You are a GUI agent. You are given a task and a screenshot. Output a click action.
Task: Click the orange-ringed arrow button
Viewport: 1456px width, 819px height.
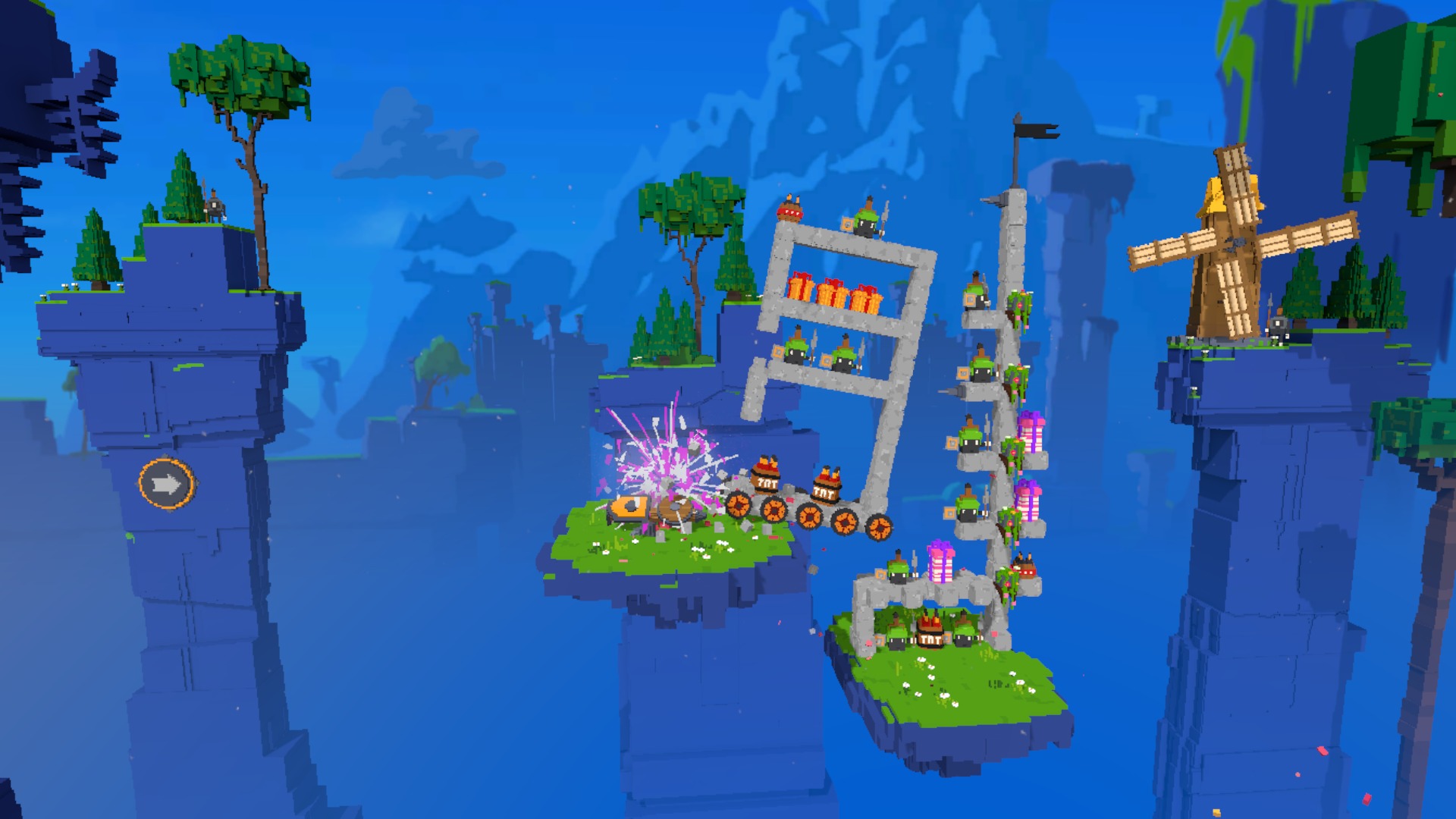coord(167,483)
